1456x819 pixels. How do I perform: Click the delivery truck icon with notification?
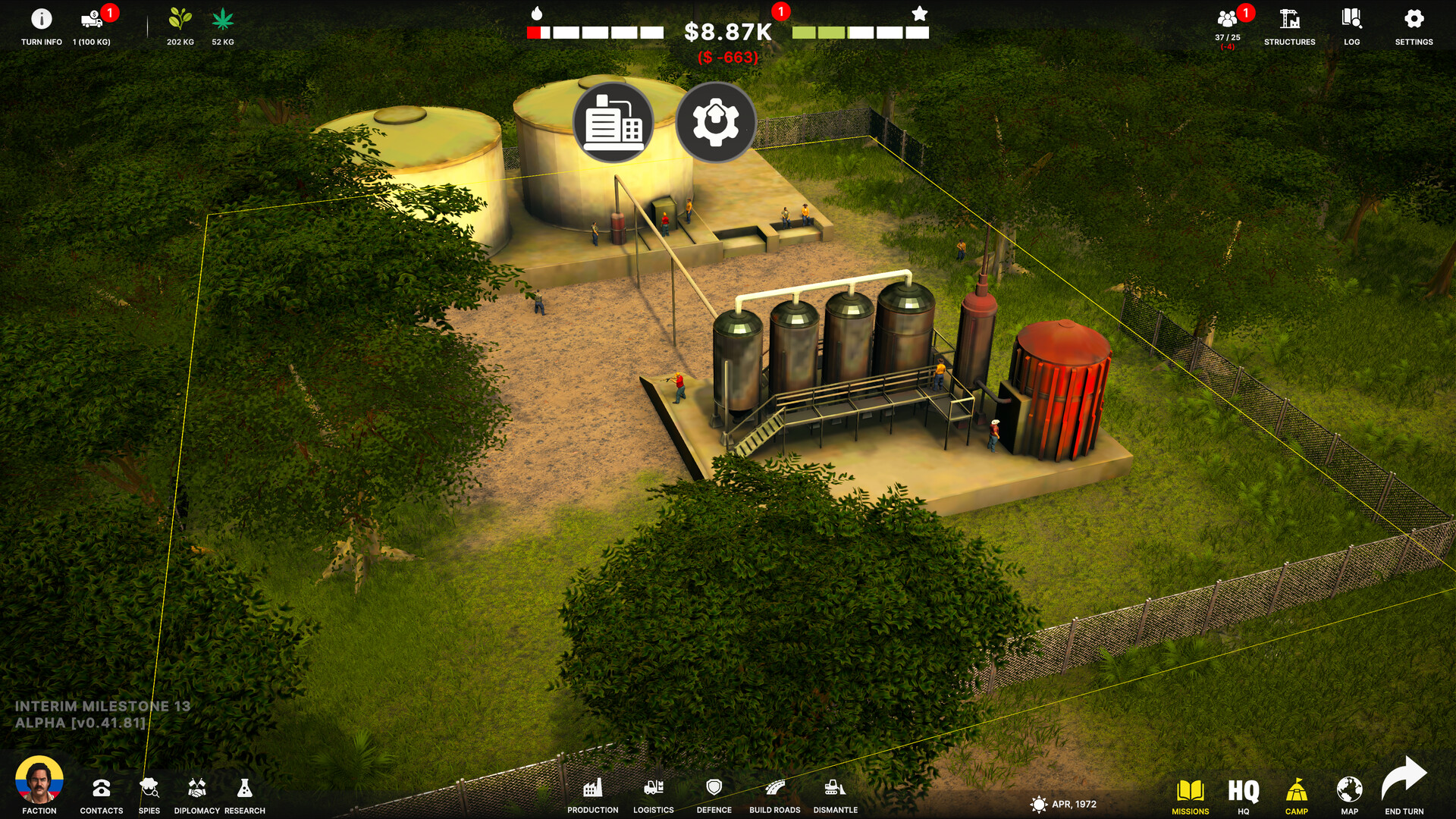point(92,20)
